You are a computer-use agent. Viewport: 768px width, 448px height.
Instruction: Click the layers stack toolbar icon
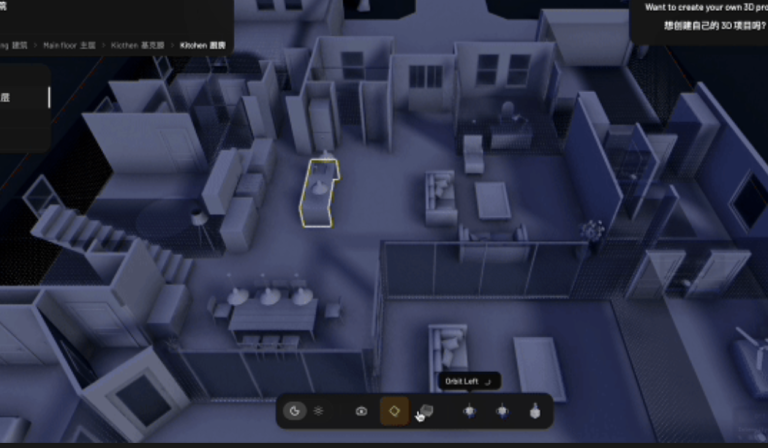pyautogui.click(x=319, y=410)
